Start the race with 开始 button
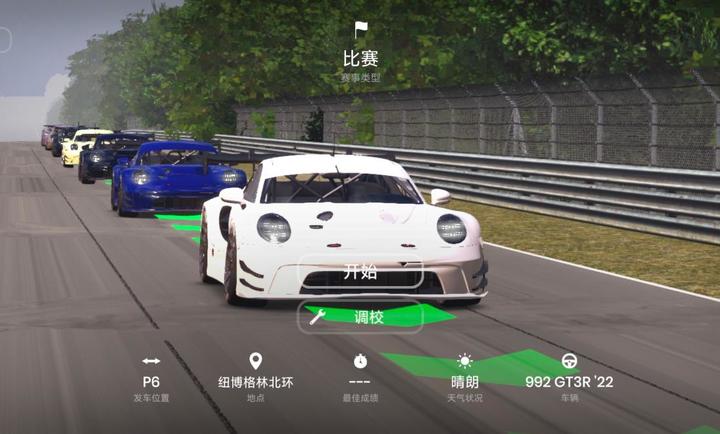Viewport: 720px width, 434px height. [360, 272]
